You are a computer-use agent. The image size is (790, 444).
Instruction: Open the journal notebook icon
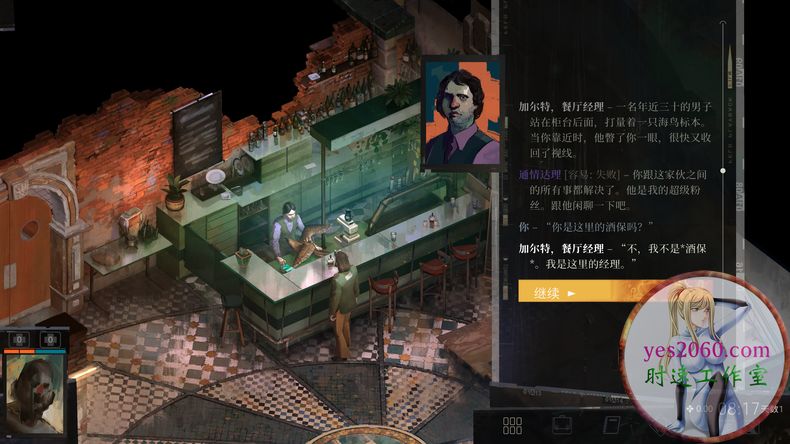pyautogui.click(x=608, y=426)
